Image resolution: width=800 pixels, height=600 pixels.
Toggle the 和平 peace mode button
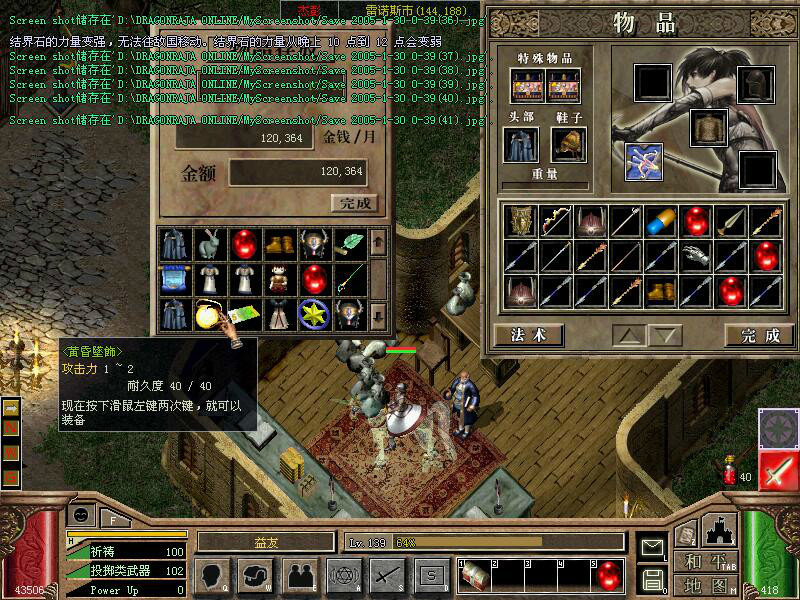coord(706,561)
